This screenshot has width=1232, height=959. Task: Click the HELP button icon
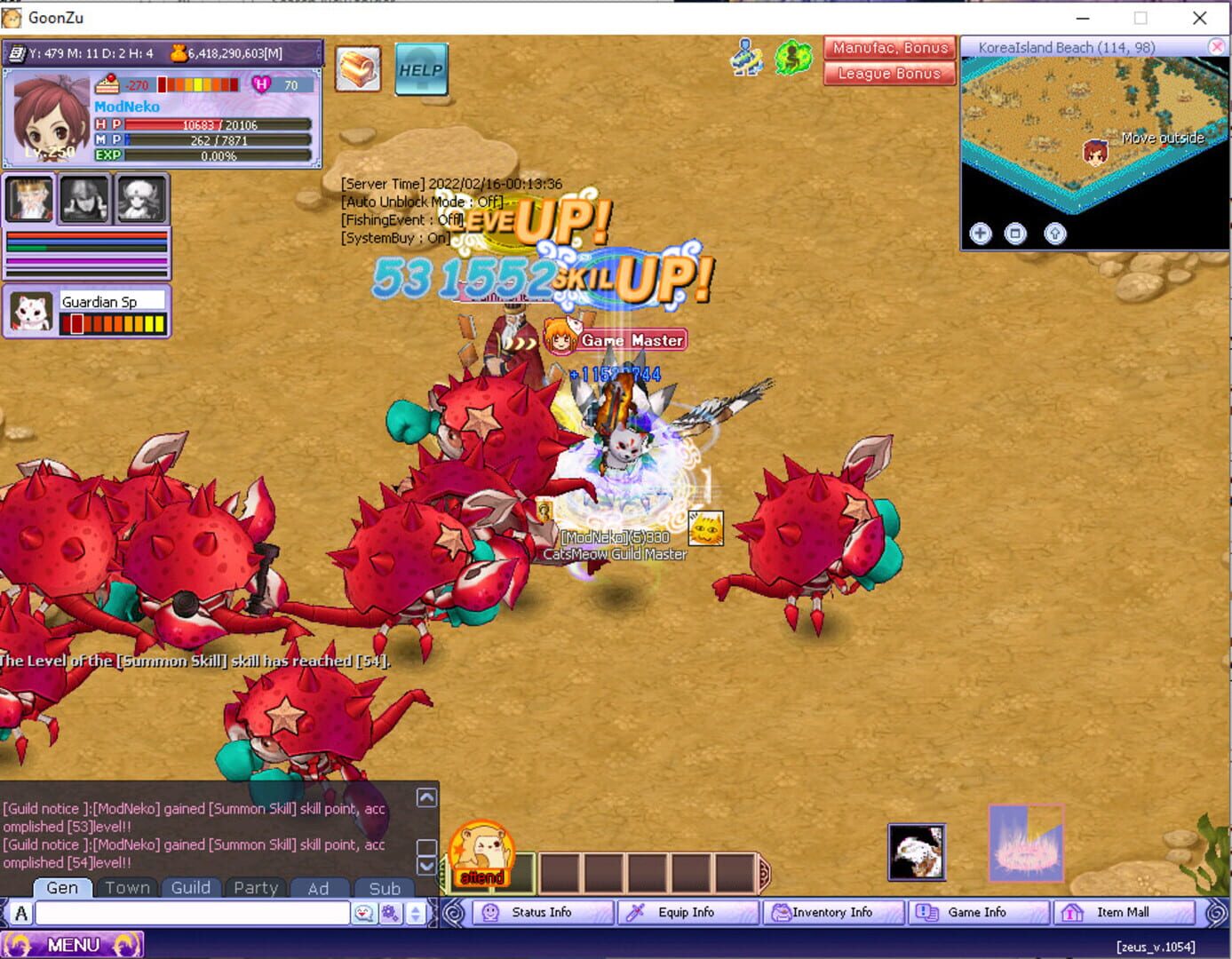pyautogui.click(x=419, y=68)
